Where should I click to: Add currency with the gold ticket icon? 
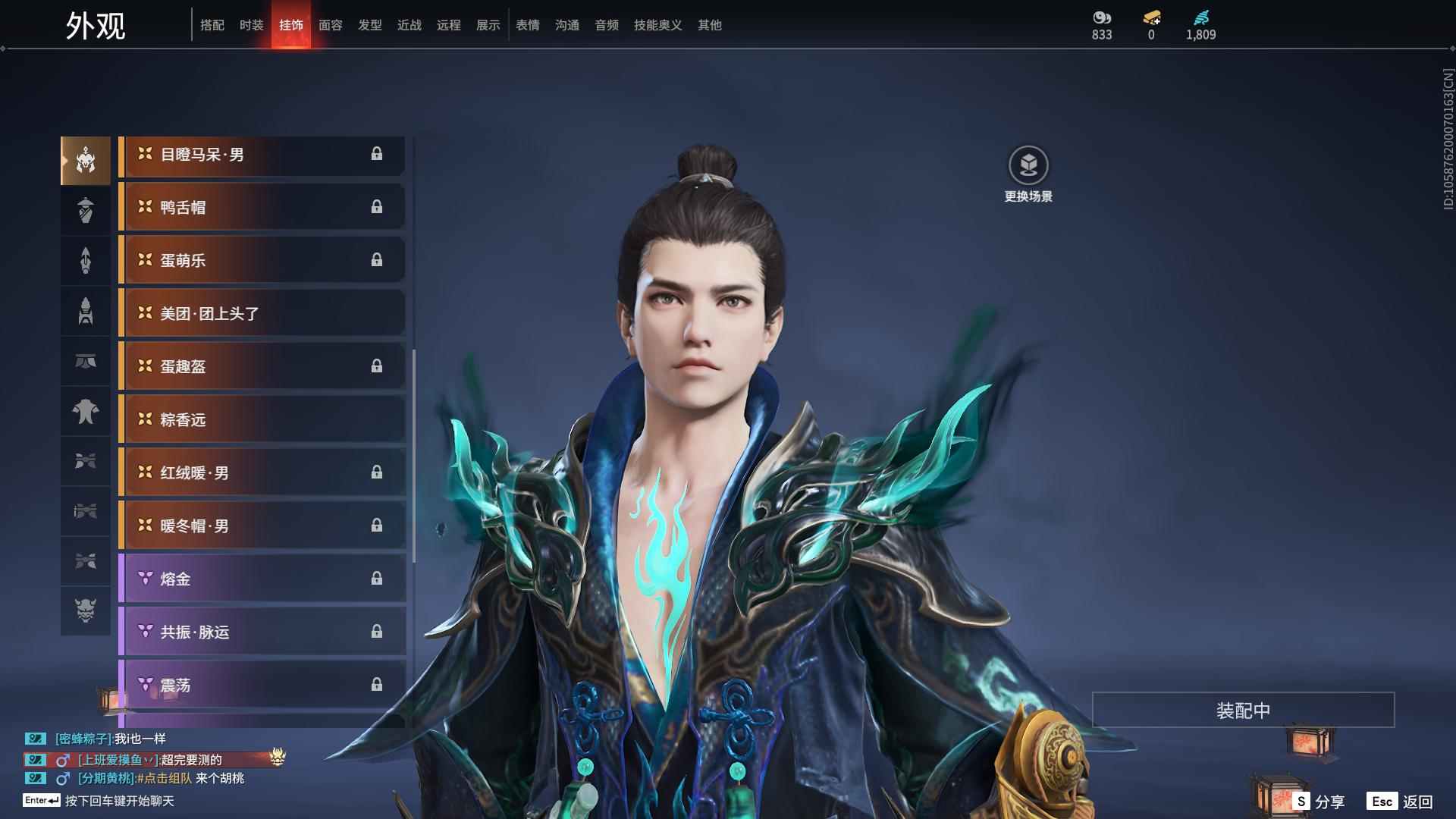(x=1151, y=17)
